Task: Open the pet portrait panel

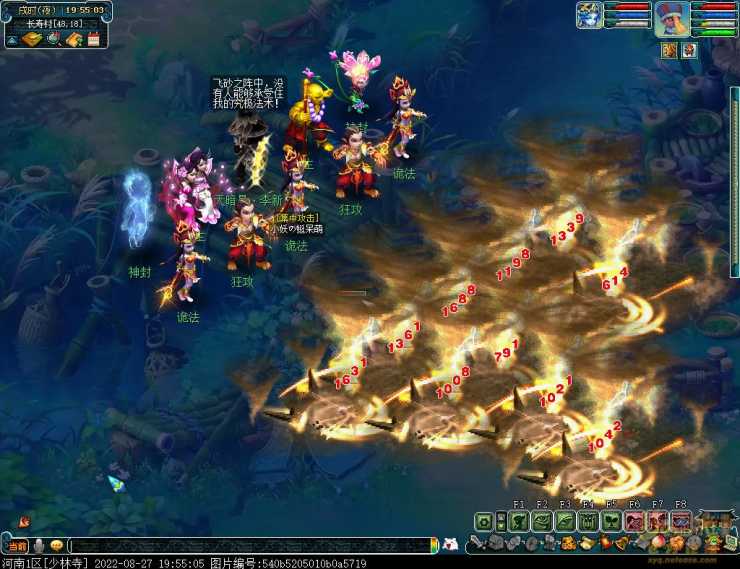Action: click(589, 16)
